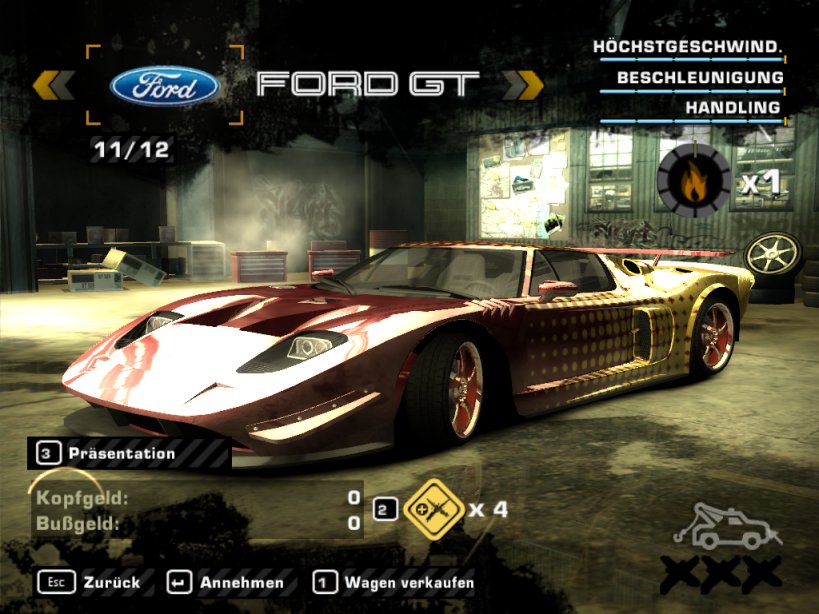The height and width of the screenshot is (614, 819).
Task: Select the Ford logo badge
Action: (x=165, y=85)
